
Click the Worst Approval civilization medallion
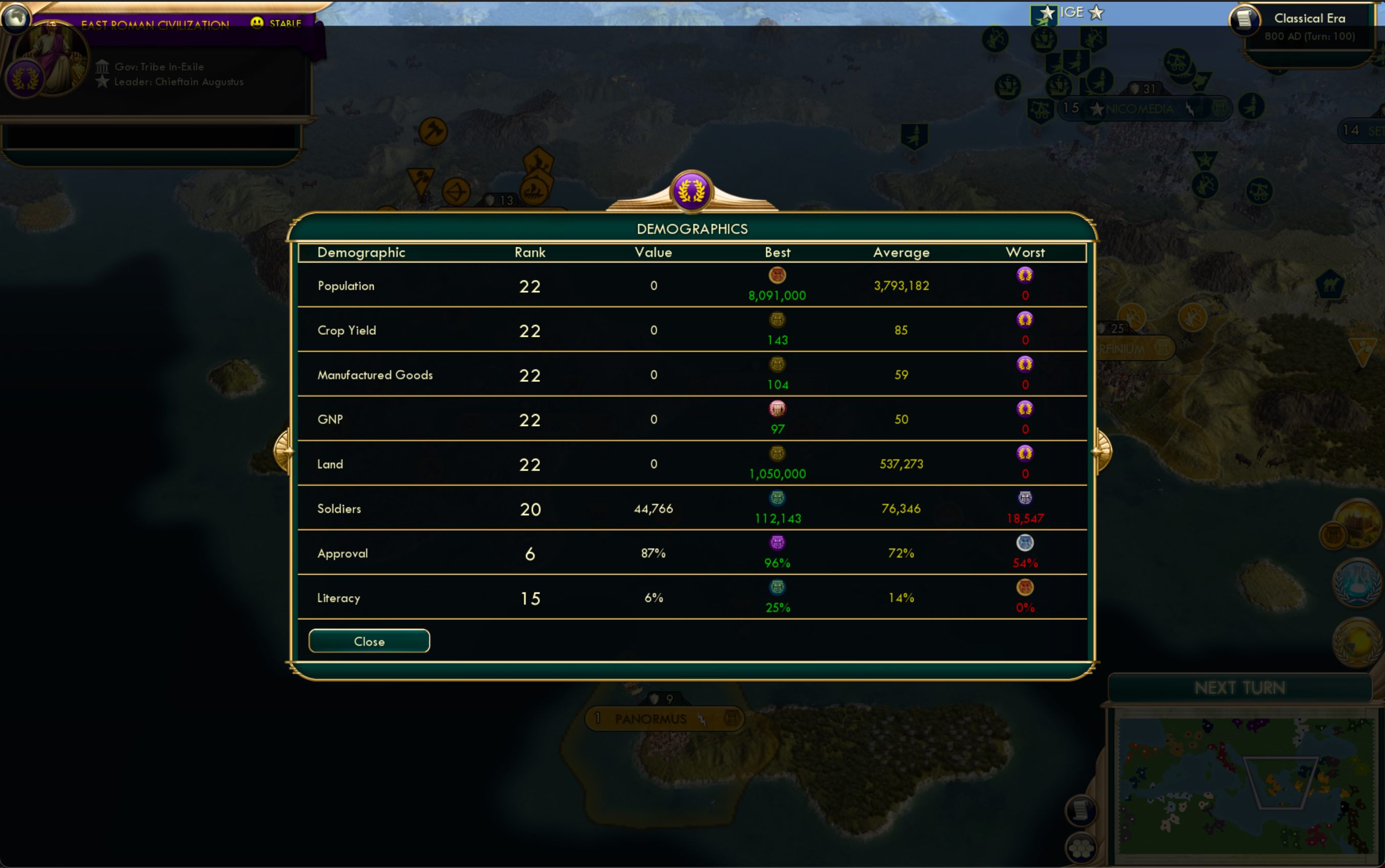pyautogui.click(x=1025, y=542)
